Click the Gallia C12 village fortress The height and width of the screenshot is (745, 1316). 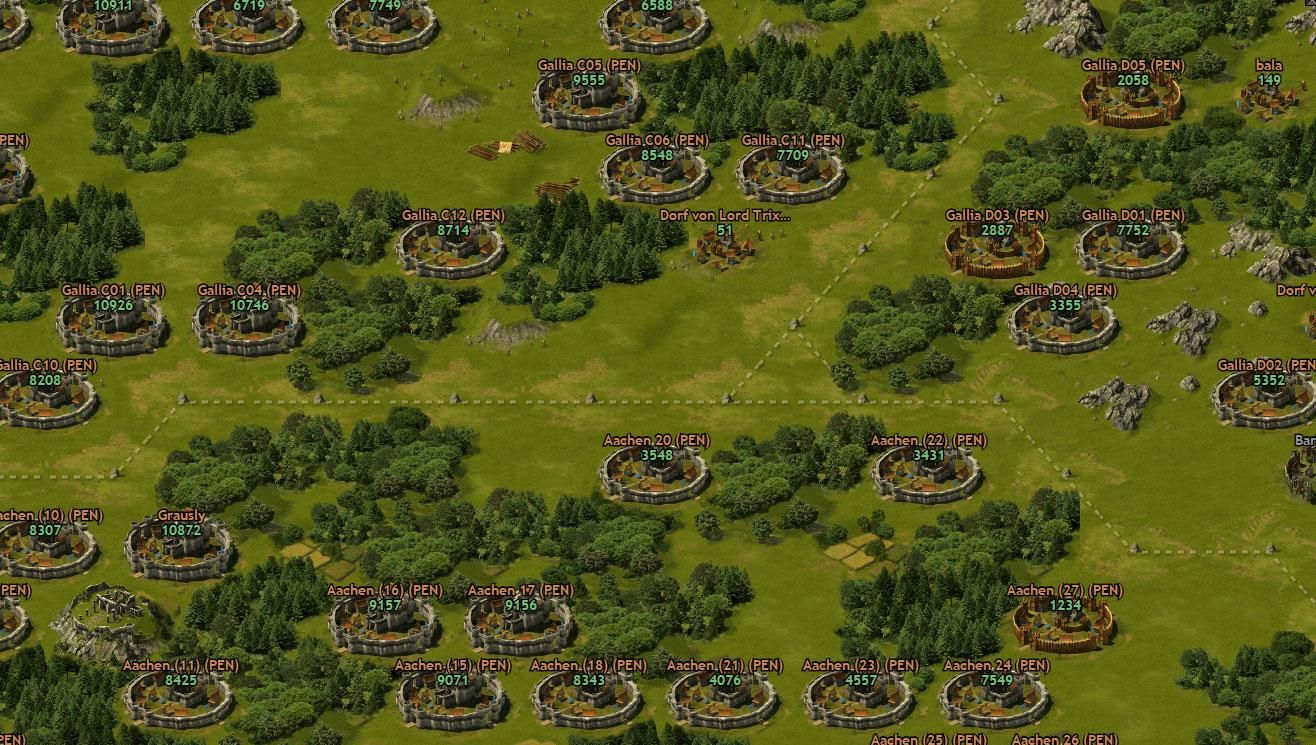pyautogui.click(x=449, y=250)
